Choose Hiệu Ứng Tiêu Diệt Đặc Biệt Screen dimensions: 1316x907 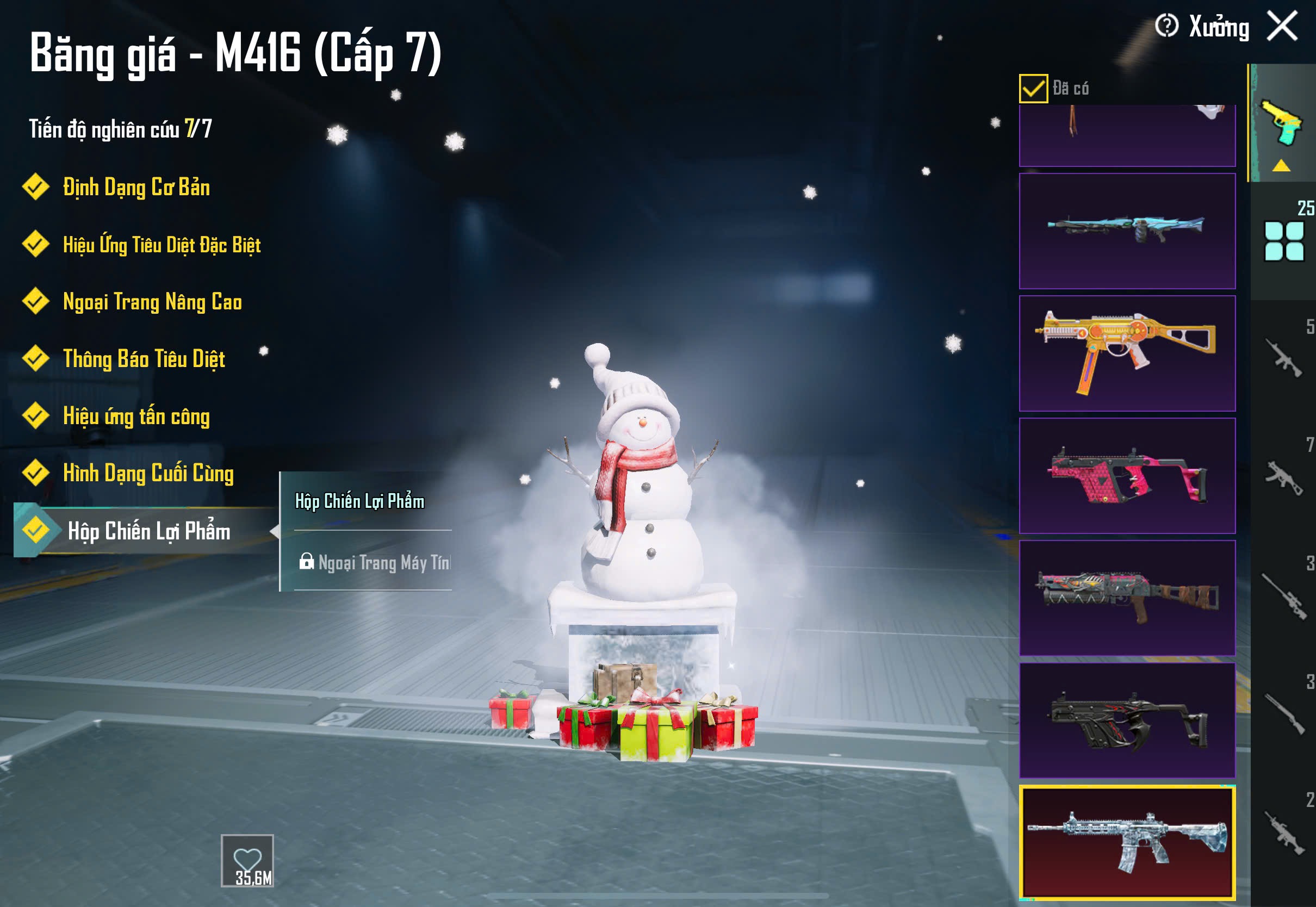click(x=162, y=245)
